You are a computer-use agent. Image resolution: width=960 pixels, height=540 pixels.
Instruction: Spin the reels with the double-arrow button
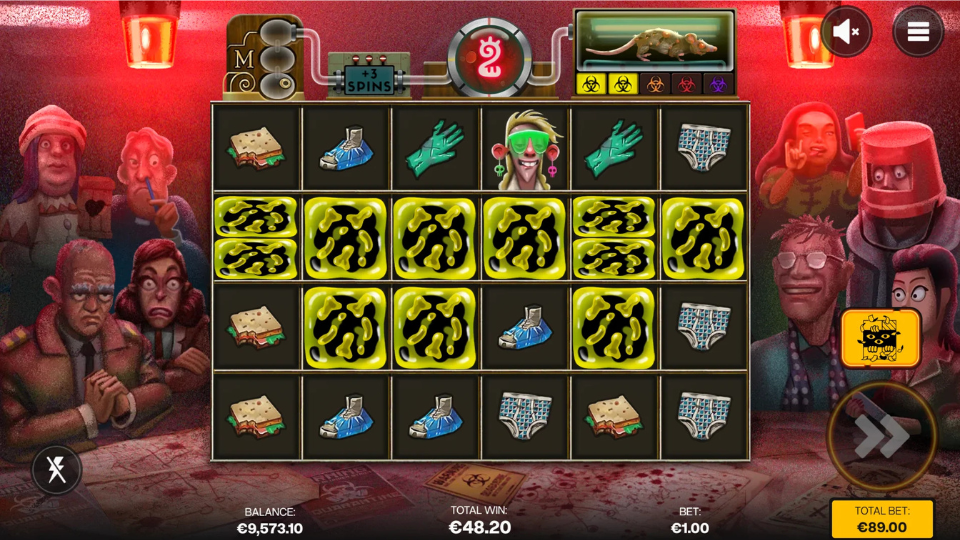click(881, 436)
